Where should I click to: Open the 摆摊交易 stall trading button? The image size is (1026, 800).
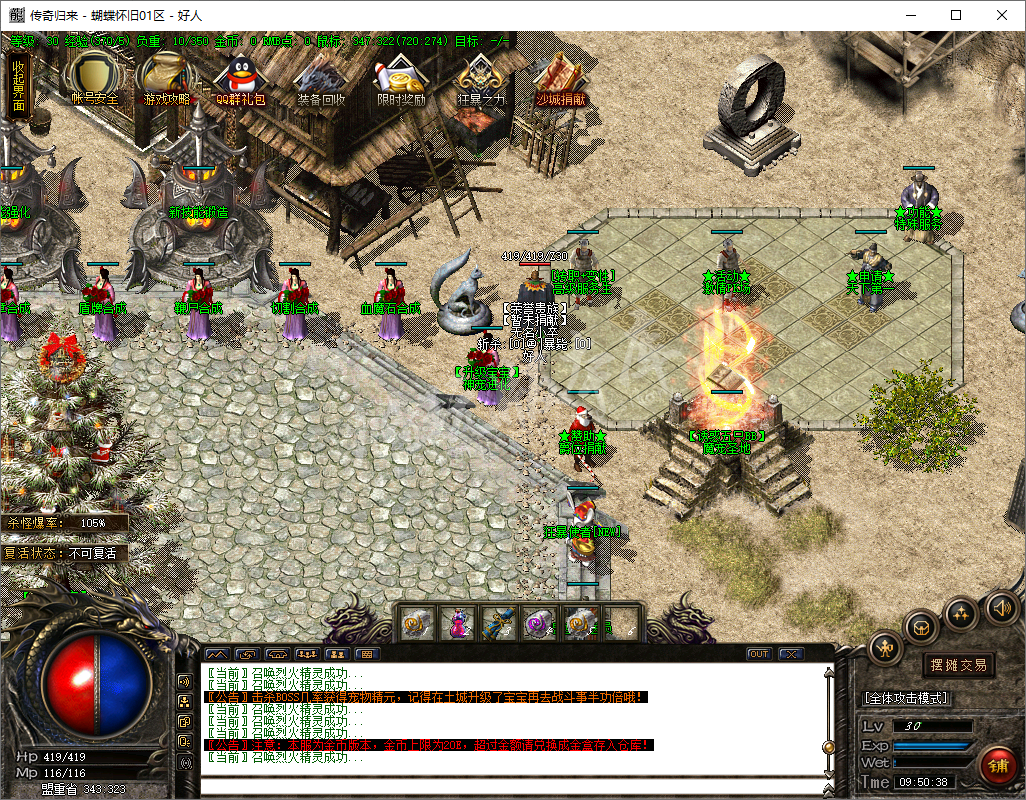pos(958,665)
